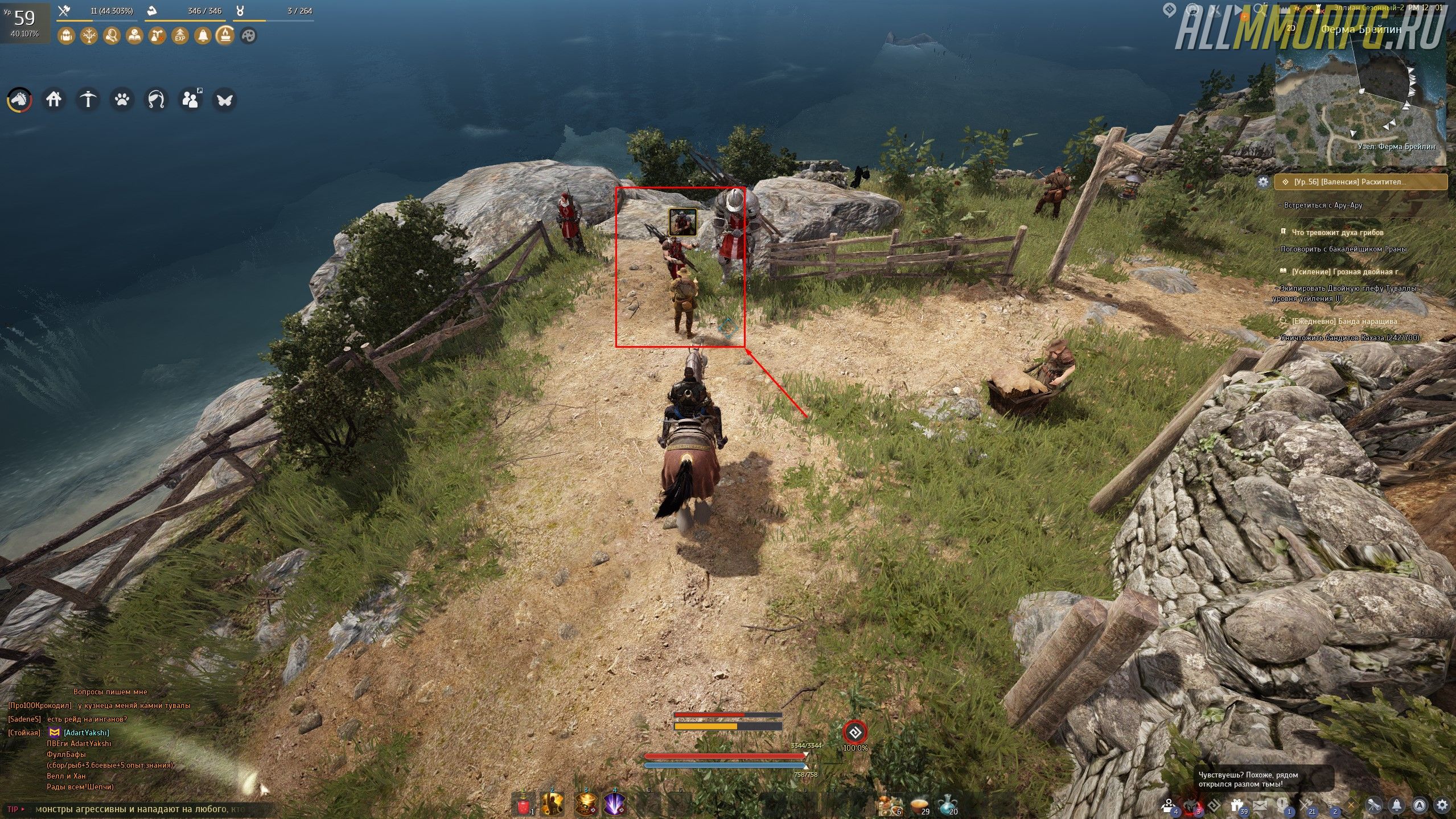Open the backpack icon in the top bar
Image resolution: width=1456 pixels, height=819 pixels.
(x=66, y=36)
